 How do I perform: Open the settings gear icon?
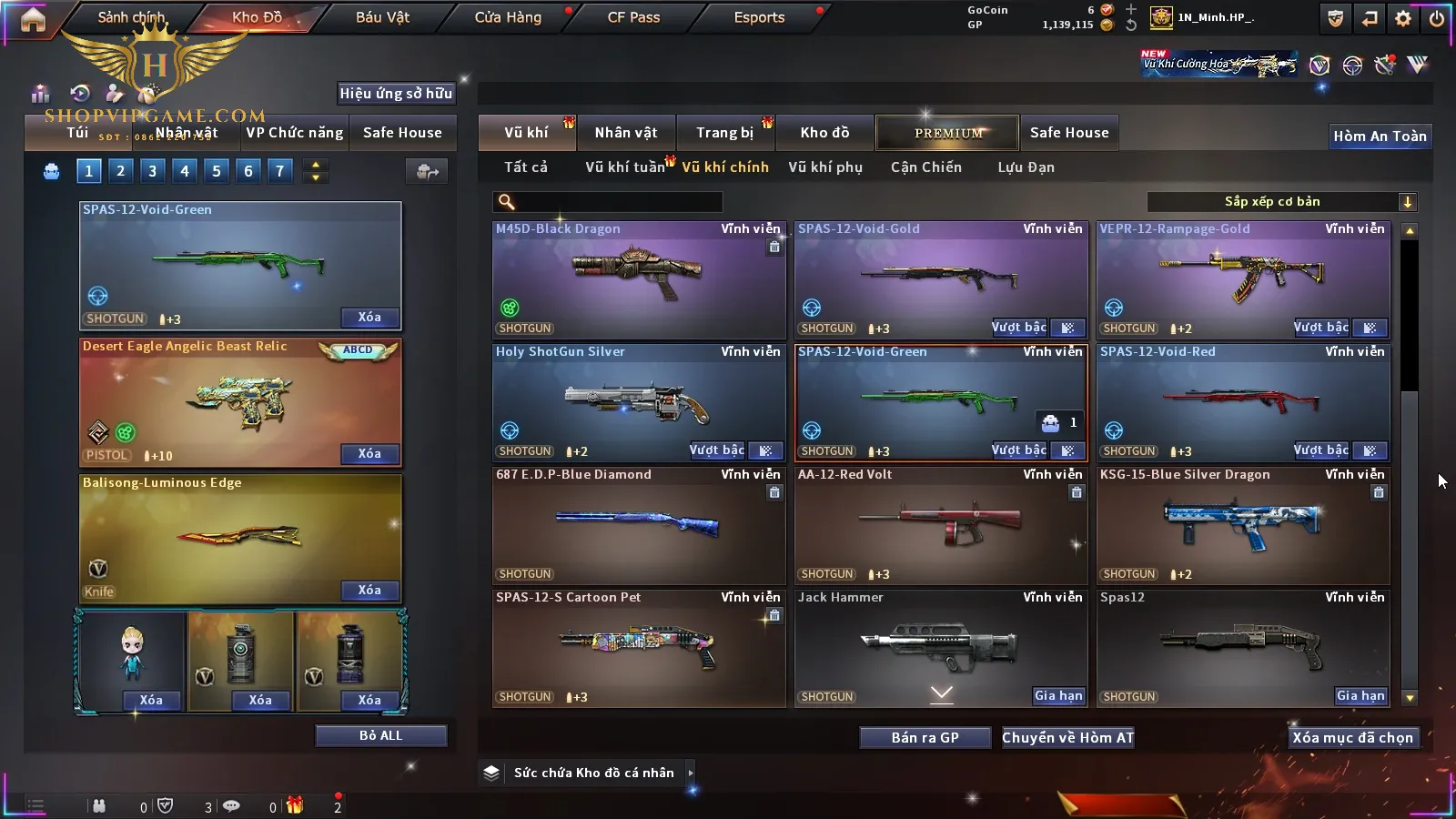[x=1403, y=18]
